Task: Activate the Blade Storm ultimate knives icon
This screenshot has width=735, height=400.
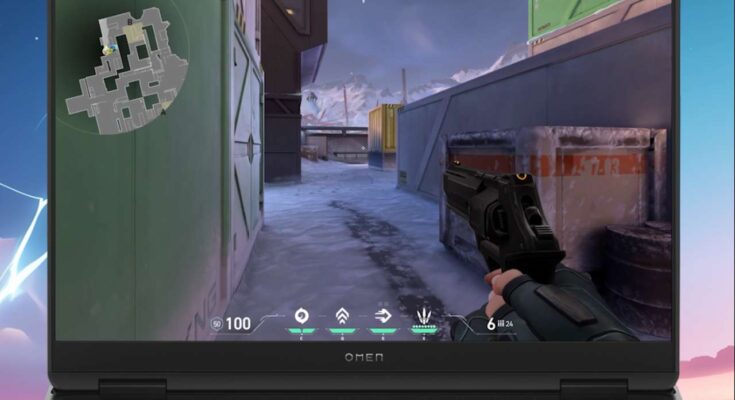Action: coord(425,318)
